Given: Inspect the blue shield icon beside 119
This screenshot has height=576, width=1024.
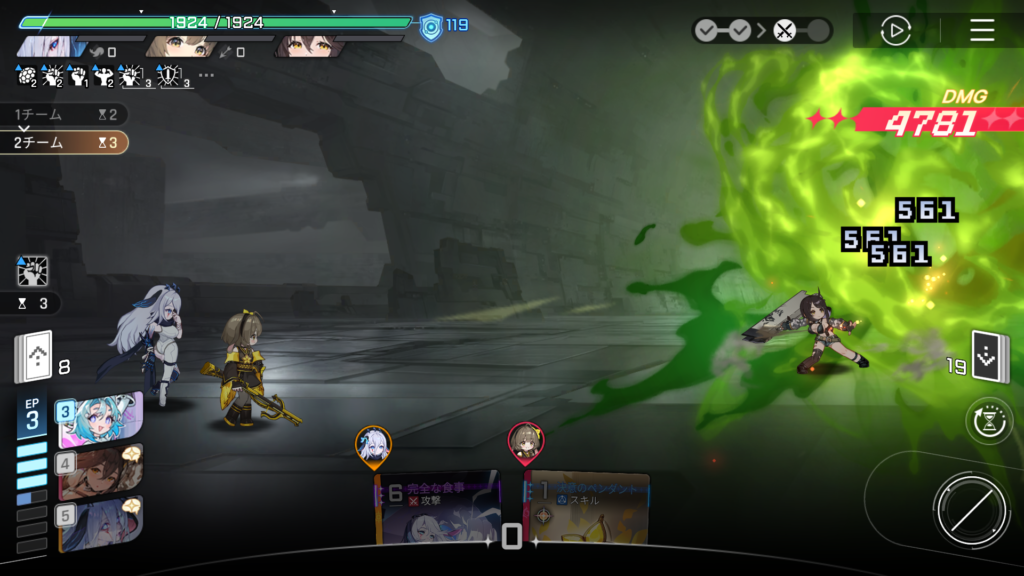Looking at the screenshot, I should (x=430, y=25).
